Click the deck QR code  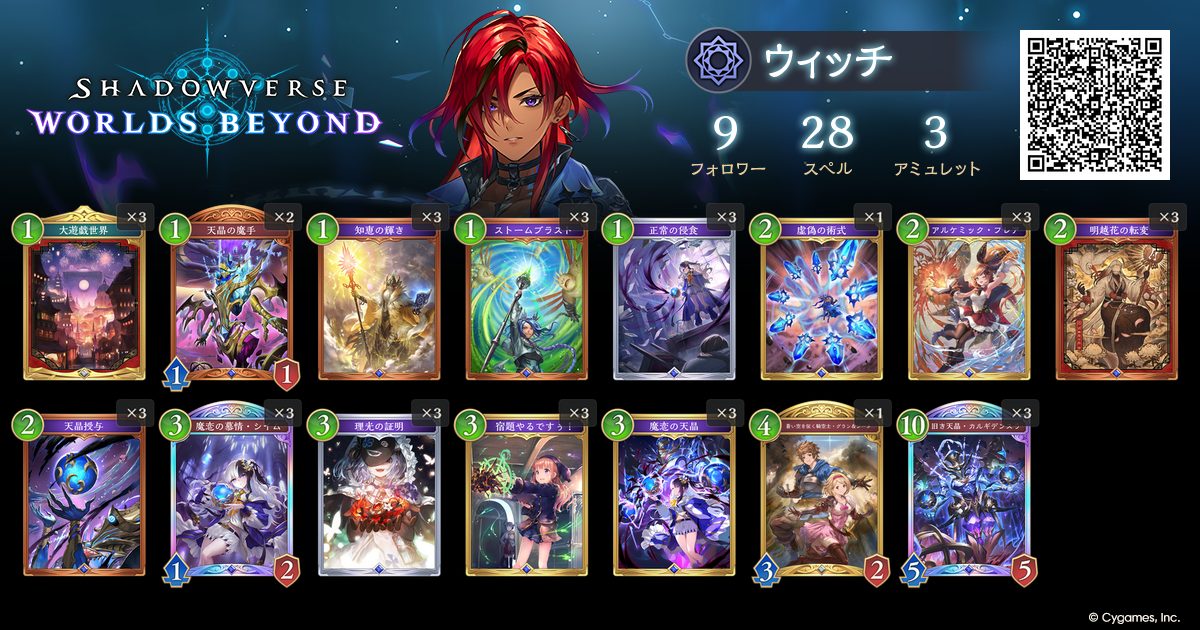click(x=1094, y=104)
